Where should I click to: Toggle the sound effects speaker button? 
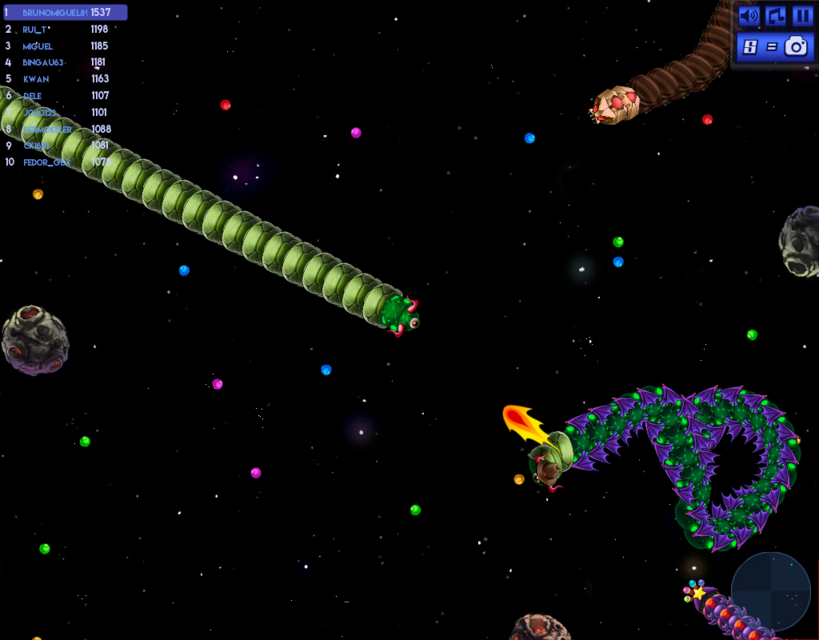pyautogui.click(x=749, y=16)
